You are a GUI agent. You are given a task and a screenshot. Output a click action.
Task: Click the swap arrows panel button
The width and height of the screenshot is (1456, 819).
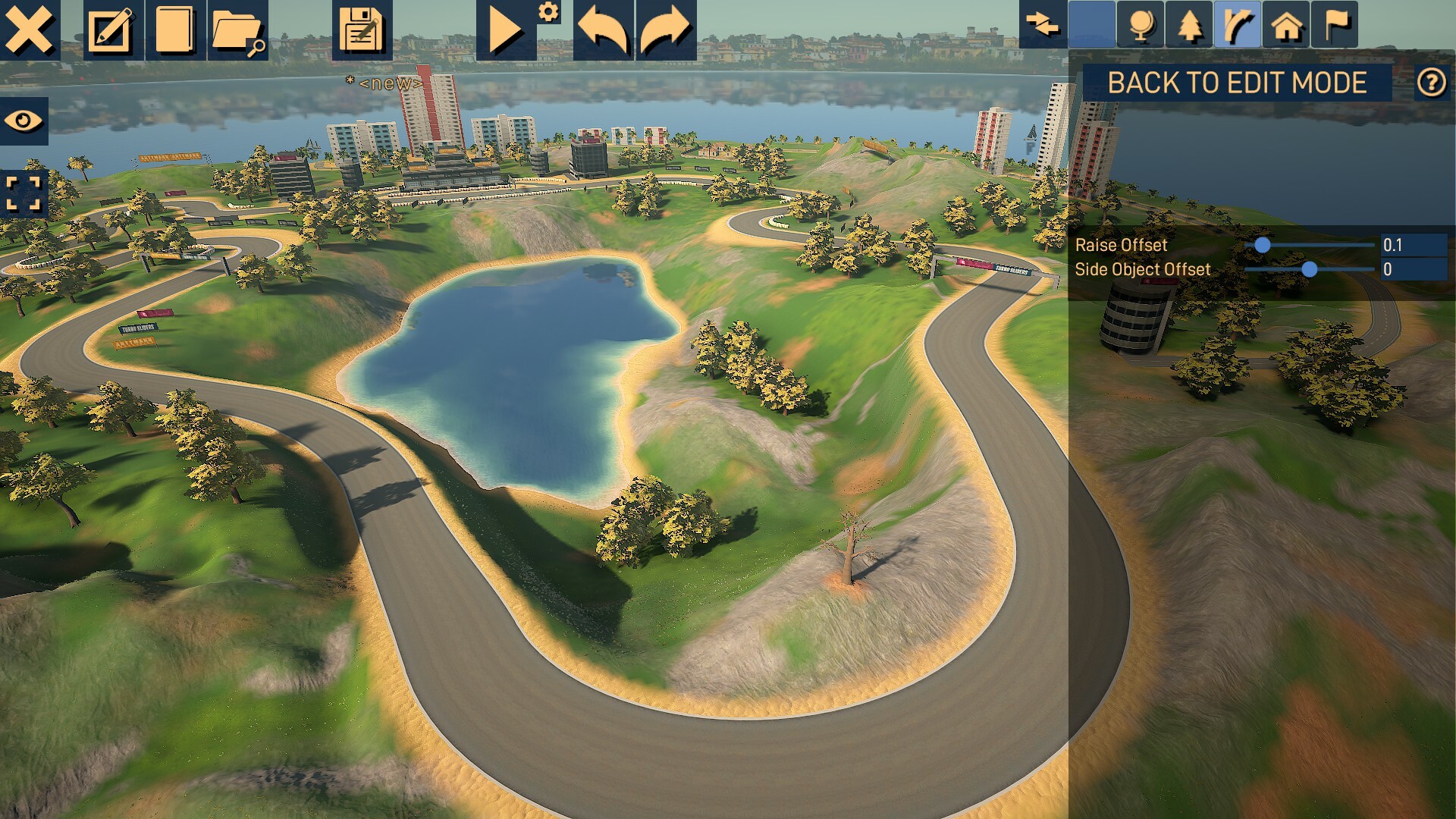click(1043, 24)
